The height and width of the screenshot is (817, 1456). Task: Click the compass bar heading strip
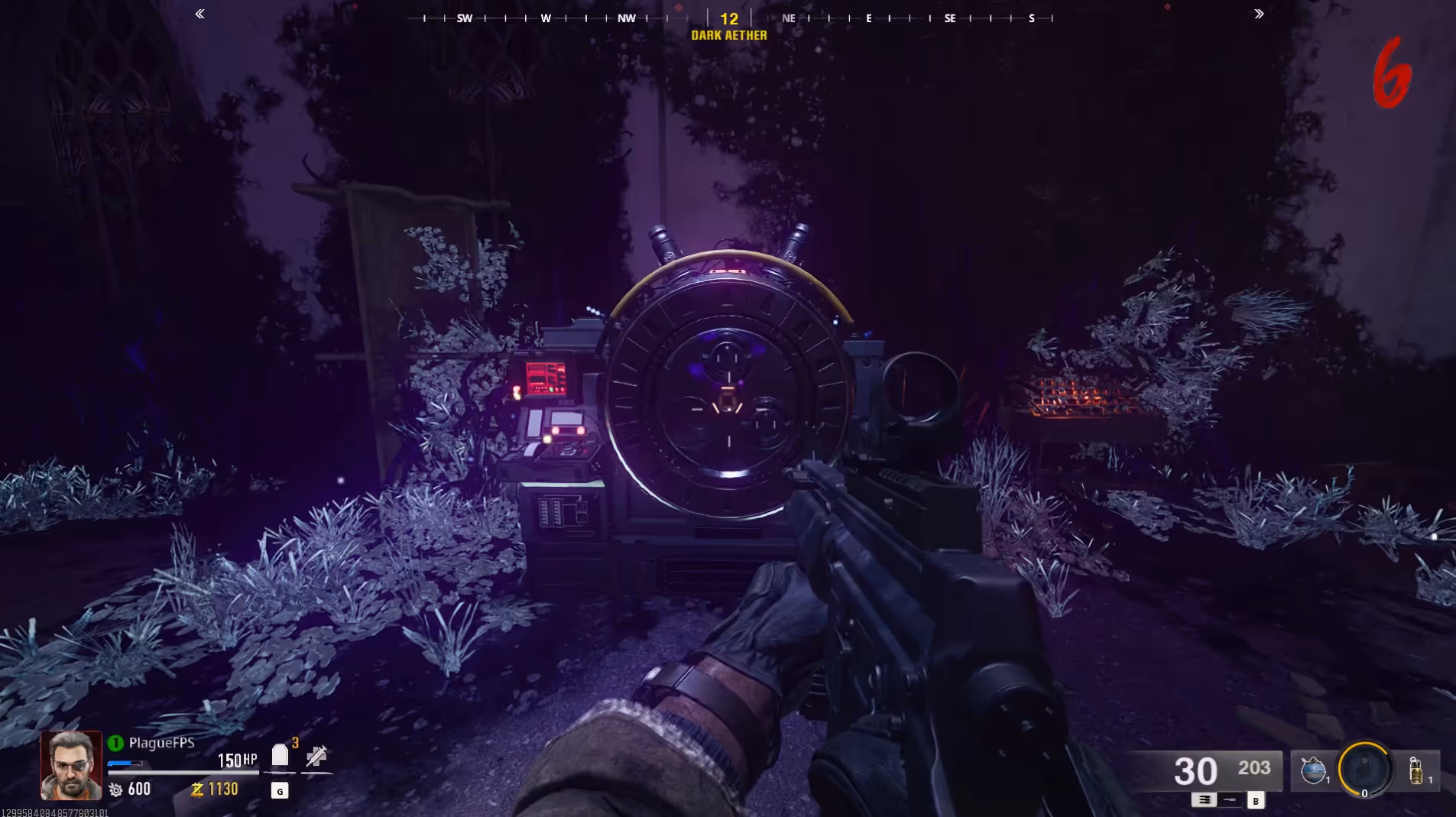(x=729, y=18)
